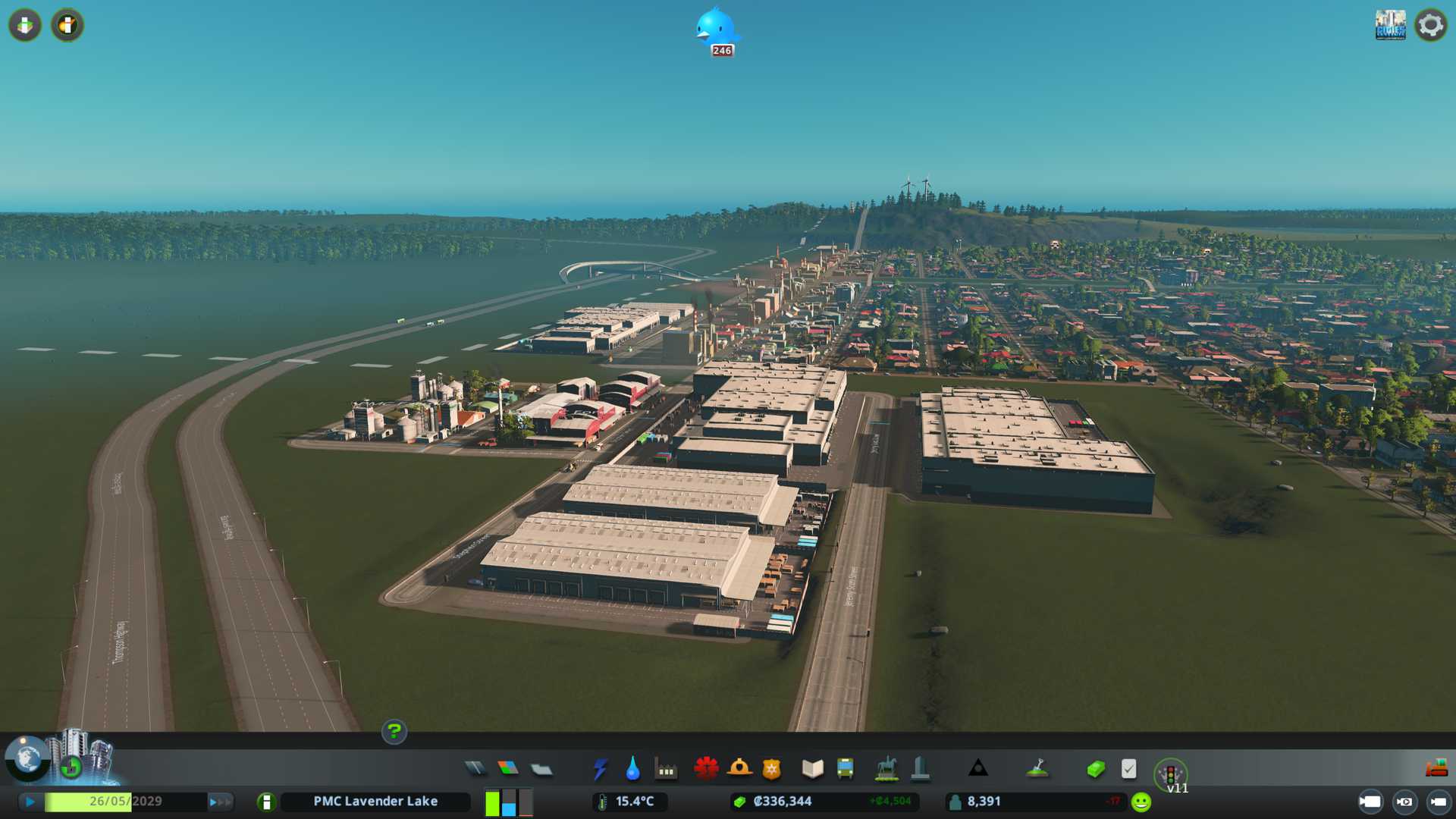Open the Healthcare red cross menu
1456x819 pixels.
(x=706, y=769)
